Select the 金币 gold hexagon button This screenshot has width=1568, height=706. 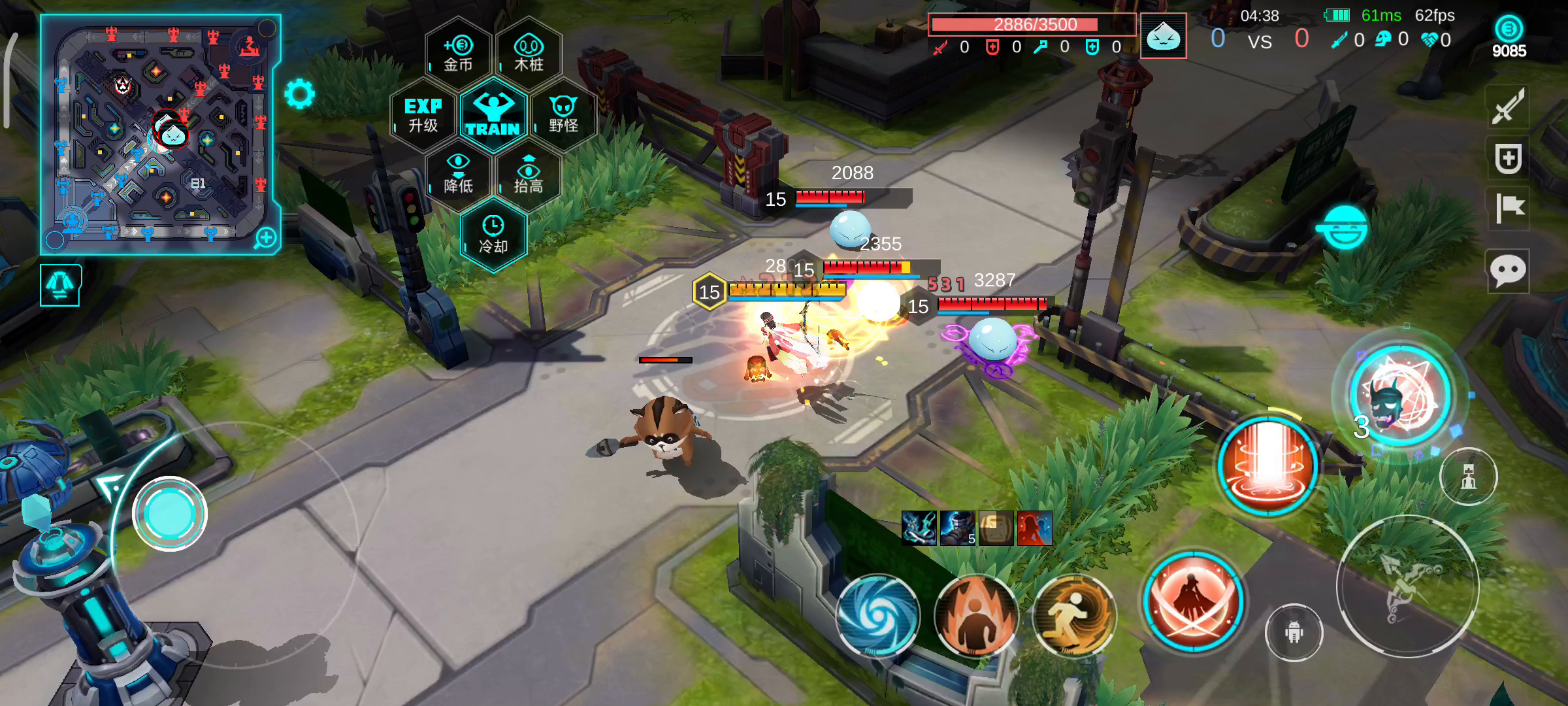(x=459, y=54)
